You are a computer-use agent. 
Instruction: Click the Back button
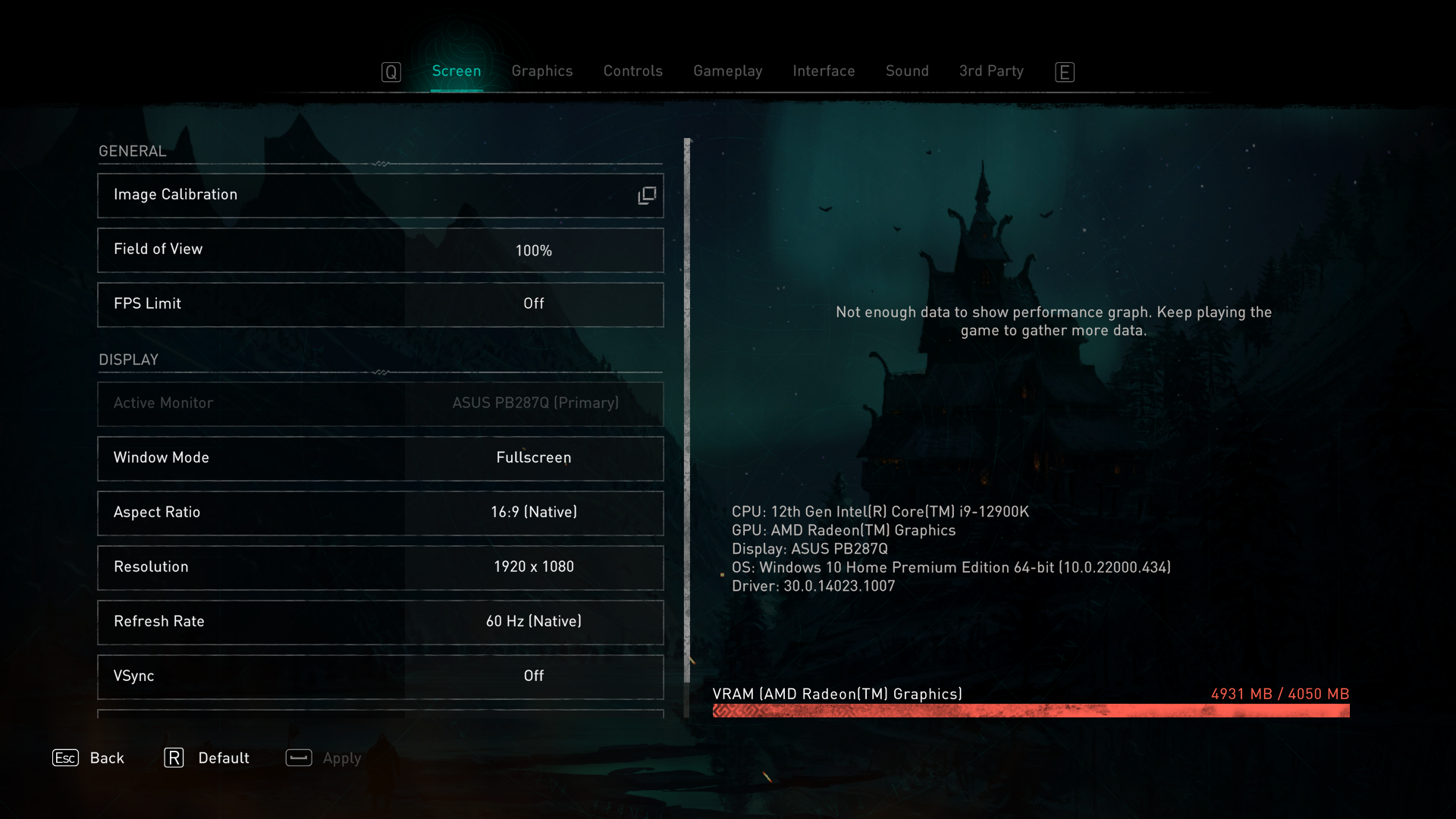[x=89, y=758]
